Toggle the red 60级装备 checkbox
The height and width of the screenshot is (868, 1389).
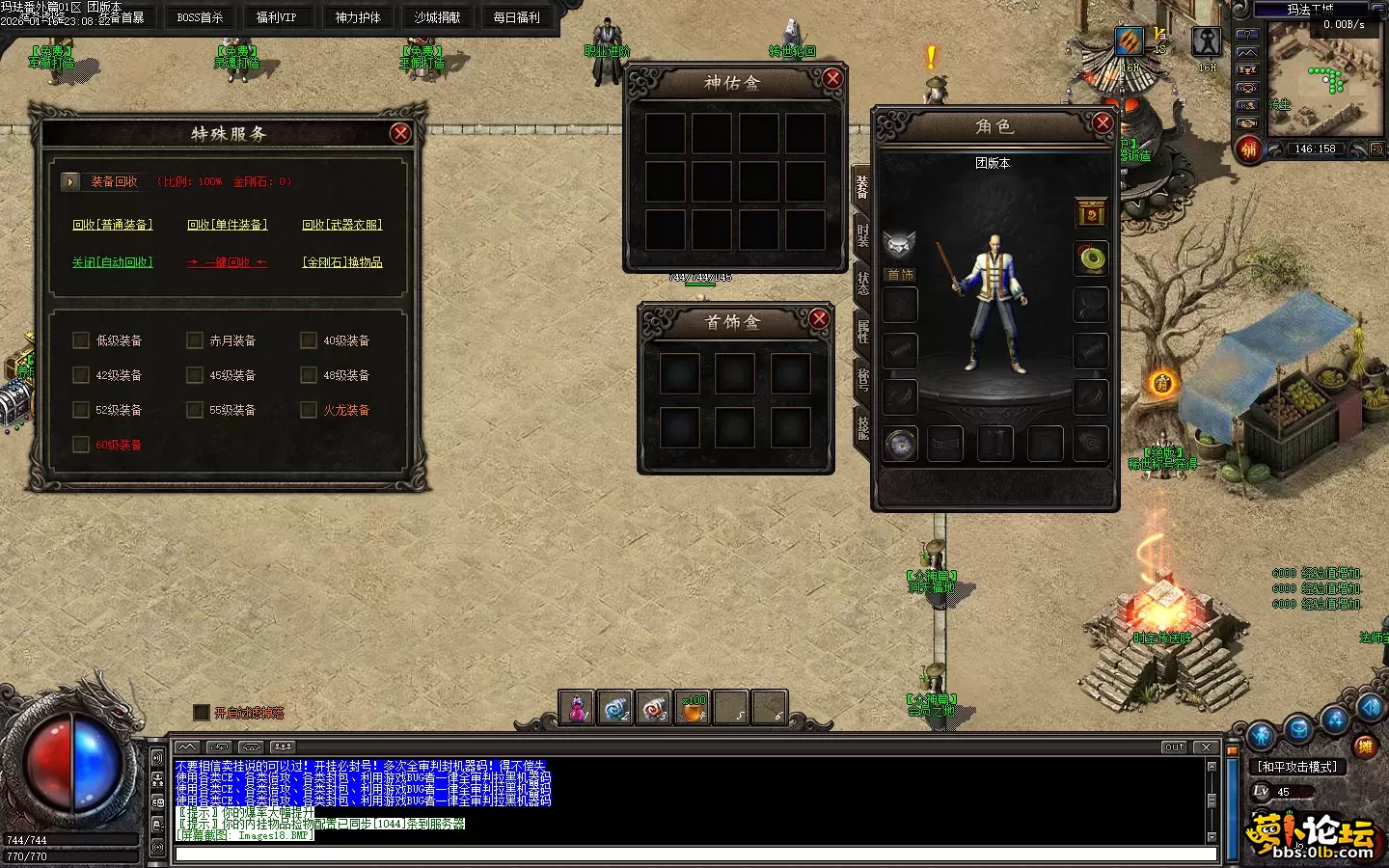point(81,445)
